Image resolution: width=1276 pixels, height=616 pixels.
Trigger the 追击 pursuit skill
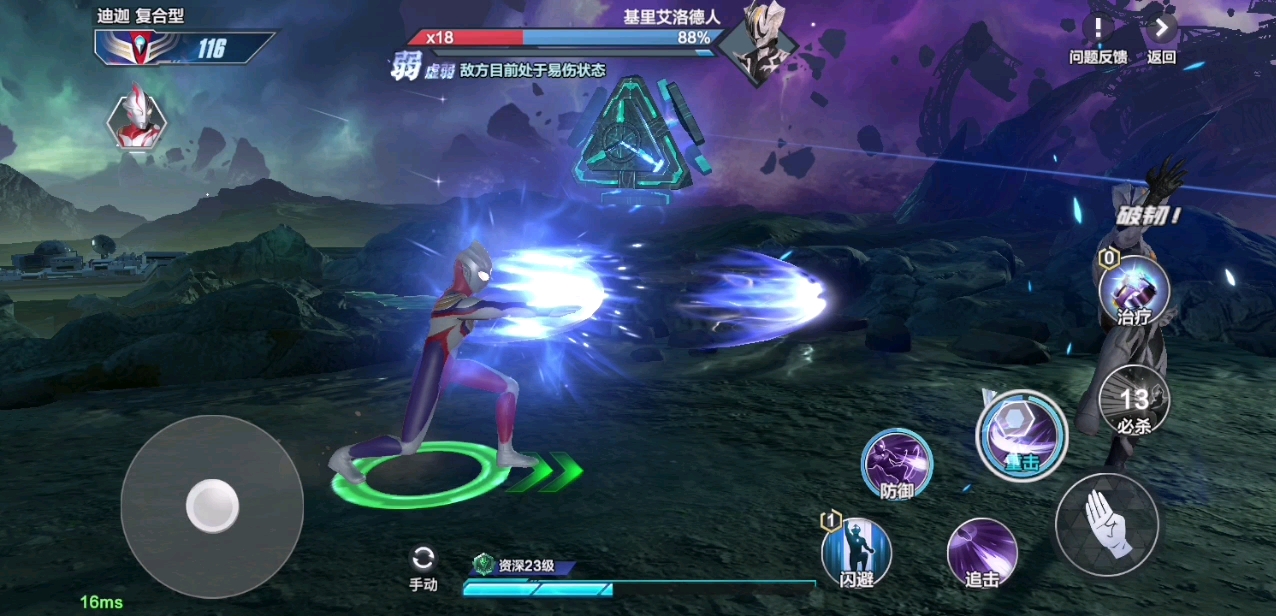pyautogui.click(x=982, y=551)
